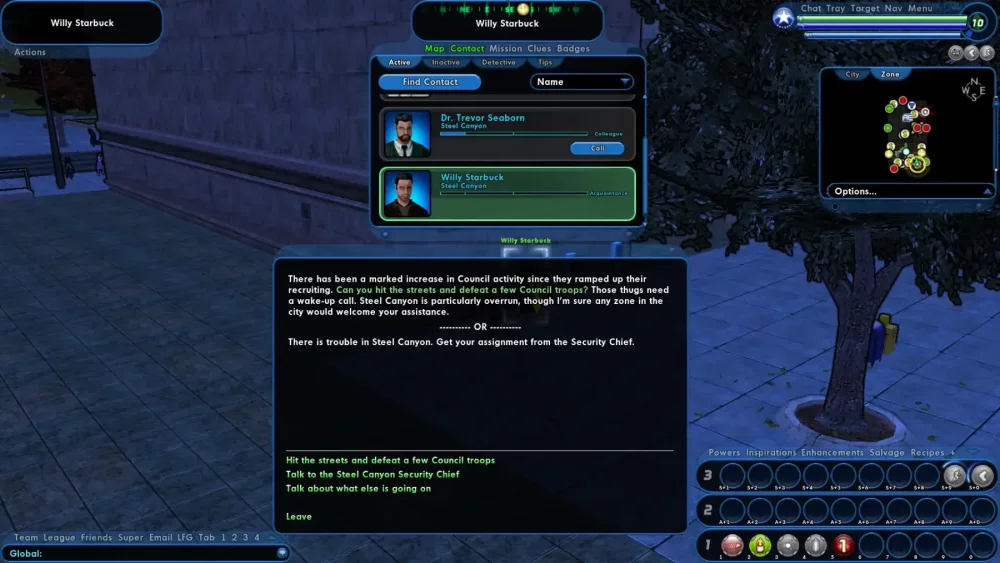Select the Willy Starbuck contact entry
The width and height of the screenshot is (1000, 563).
click(507, 193)
